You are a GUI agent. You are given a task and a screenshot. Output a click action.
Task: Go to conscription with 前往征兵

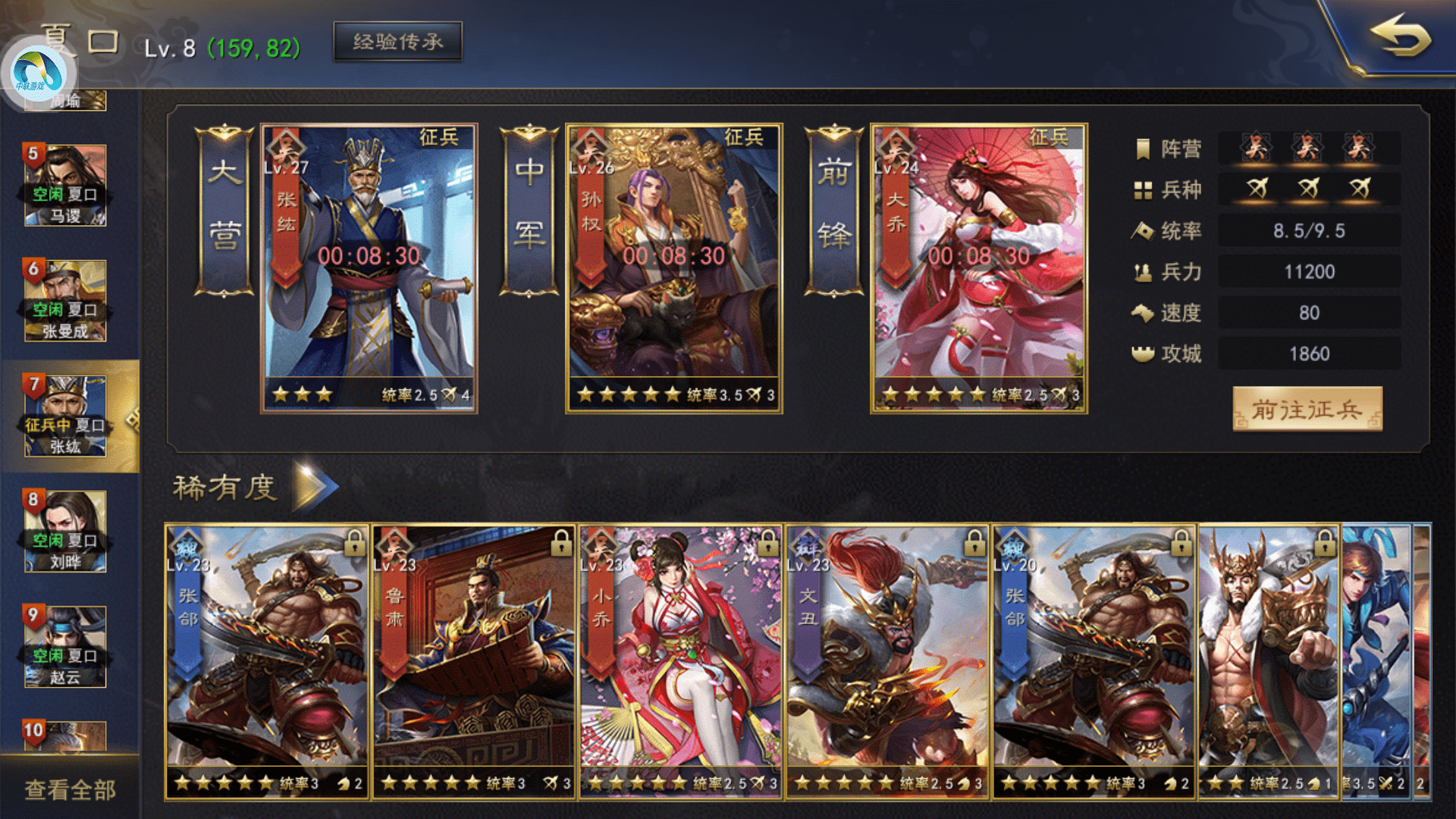(1307, 409)
